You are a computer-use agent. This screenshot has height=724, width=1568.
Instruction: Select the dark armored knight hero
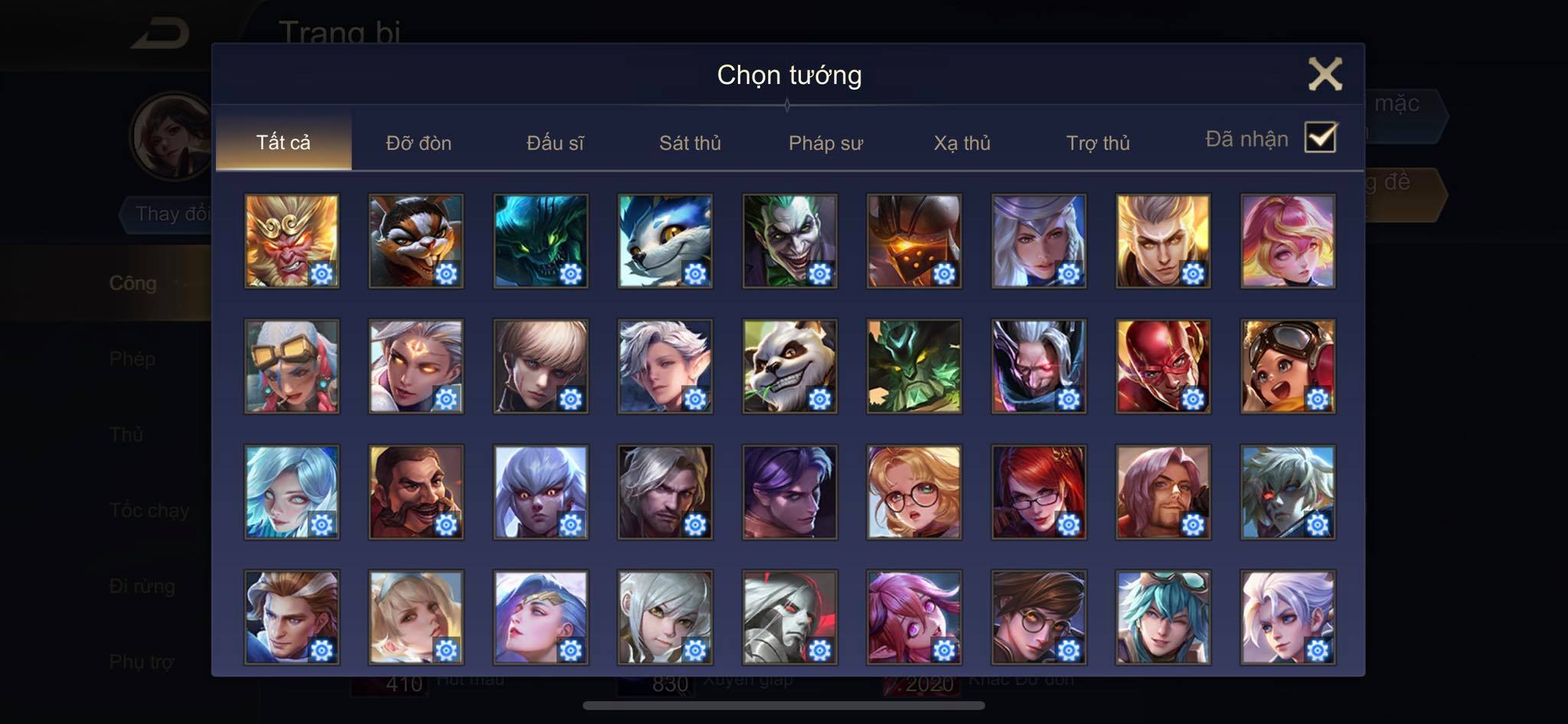click(x=914, y=241)
